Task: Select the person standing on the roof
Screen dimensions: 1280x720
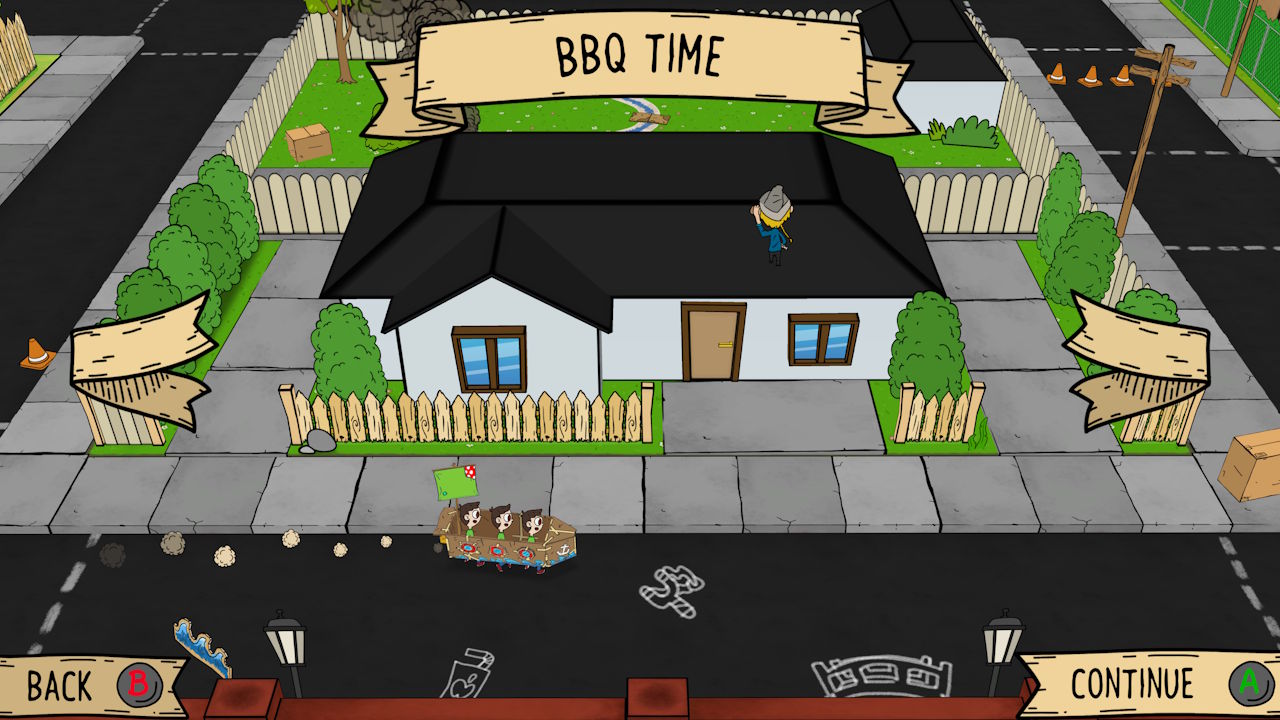Action: [x=770, y=225]
